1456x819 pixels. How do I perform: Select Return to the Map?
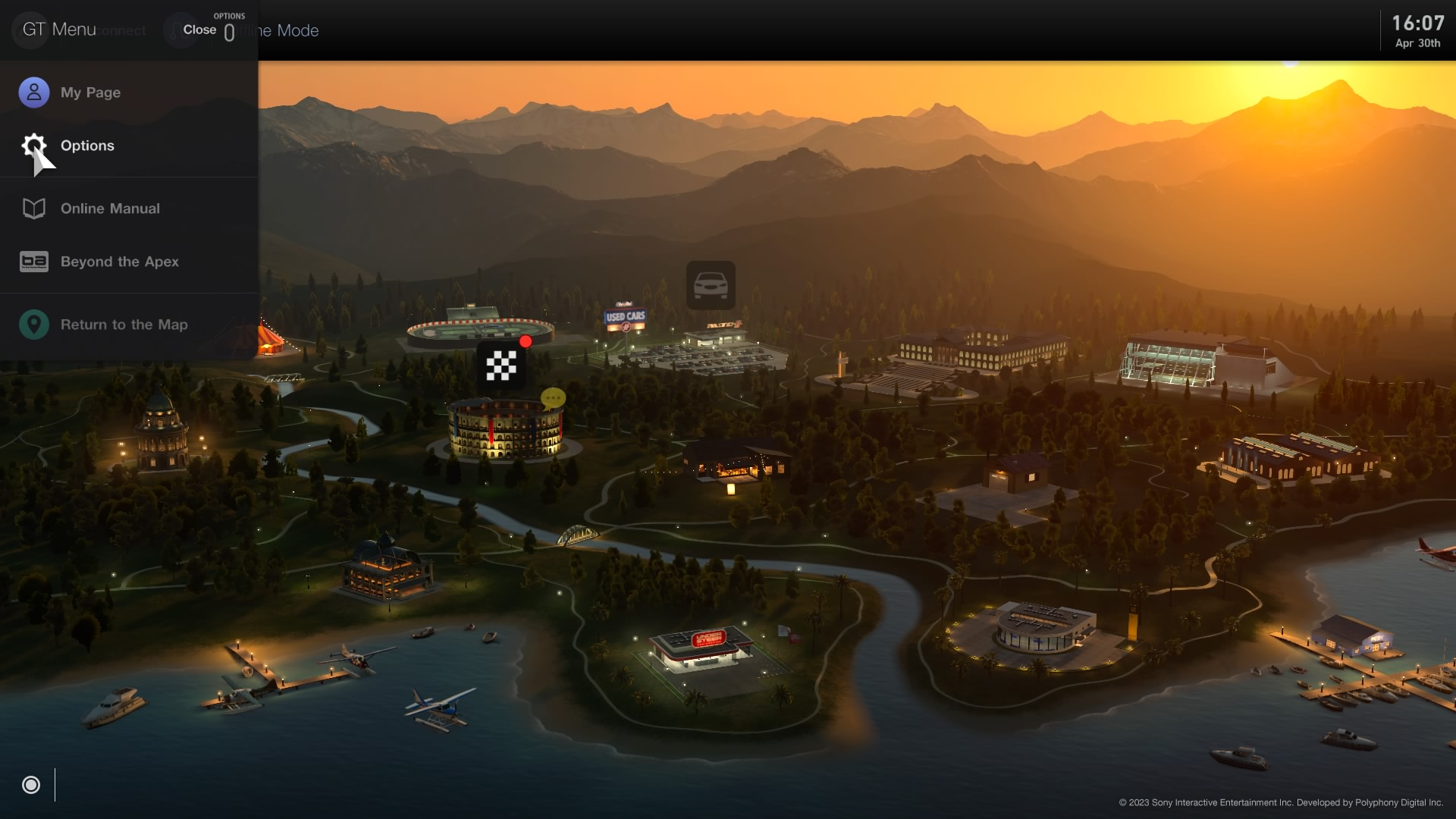tap(124, 325)
